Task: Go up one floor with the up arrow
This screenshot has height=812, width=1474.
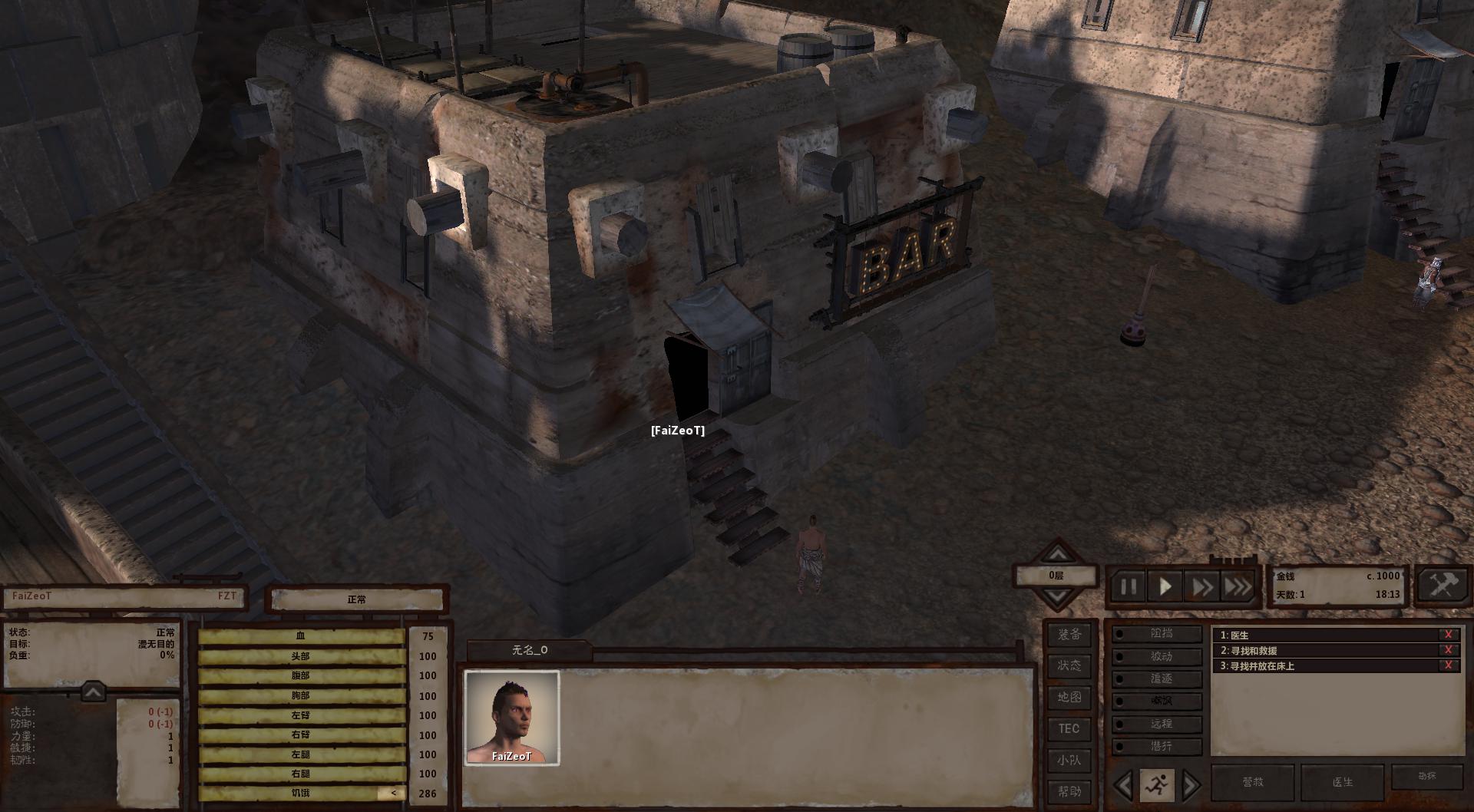Action: tap(1058, 554)
